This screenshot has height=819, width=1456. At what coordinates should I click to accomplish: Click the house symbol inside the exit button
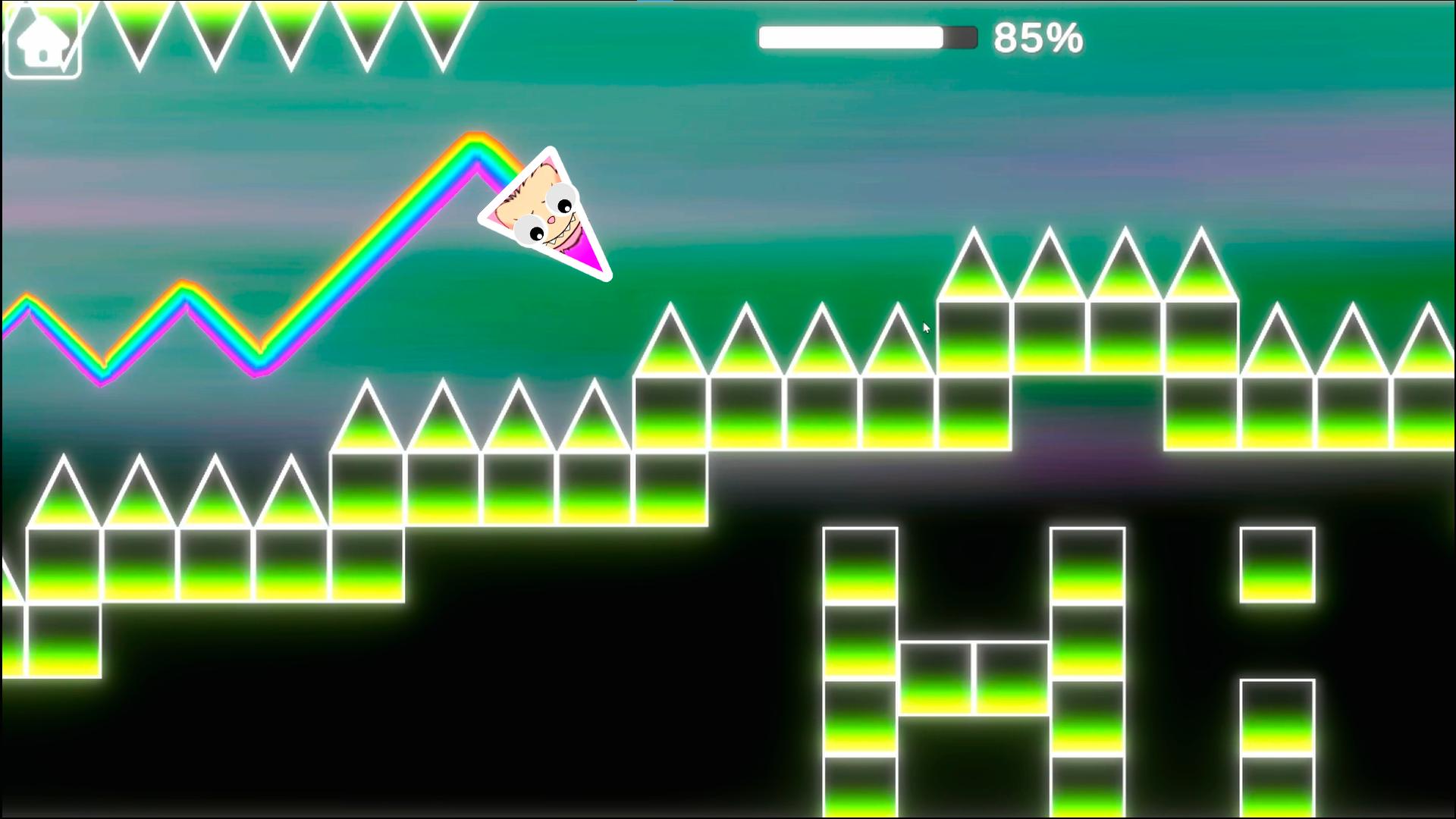click(42, 39)
